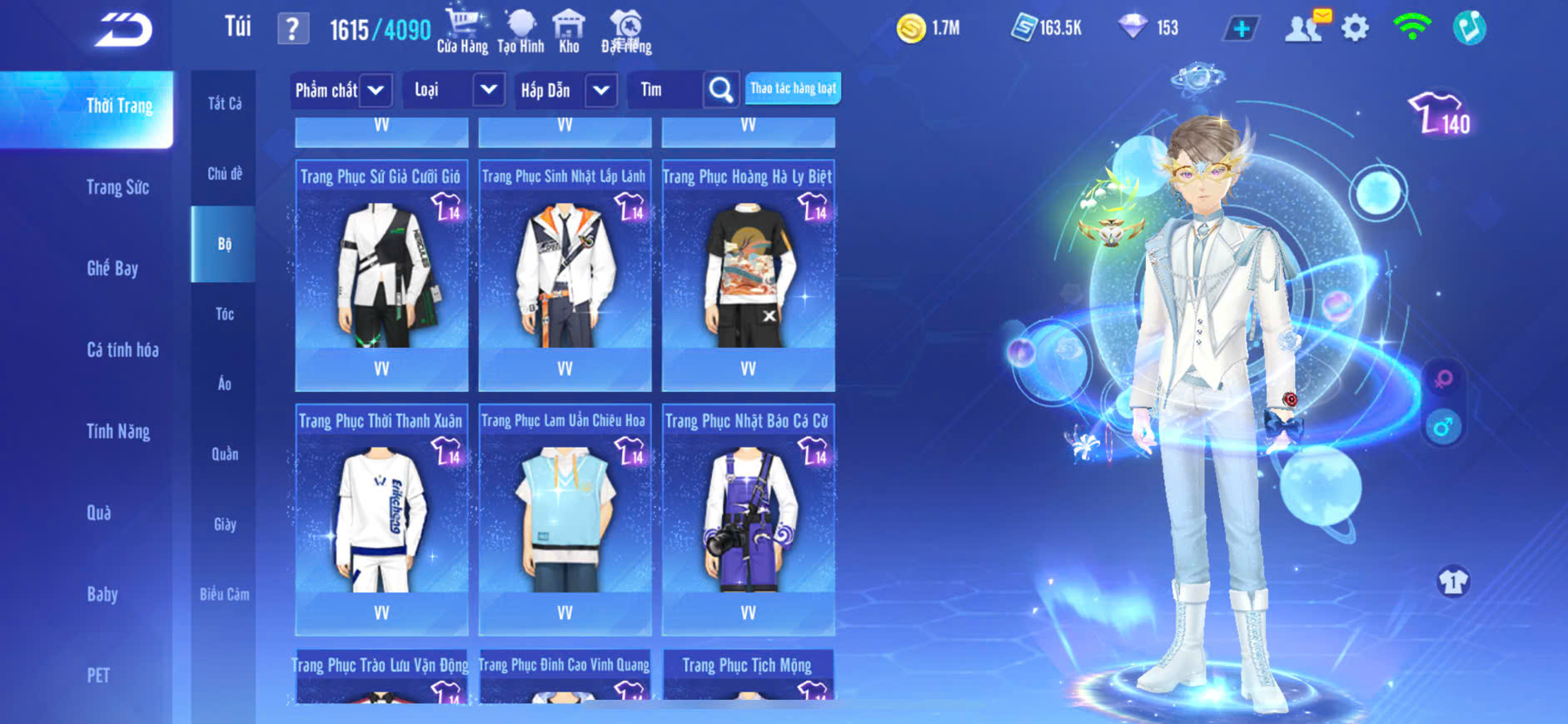Viewport: 1568px width, 724px height.
Task: Activate Thao tác hàng loạt button
Action: point(793,88)
